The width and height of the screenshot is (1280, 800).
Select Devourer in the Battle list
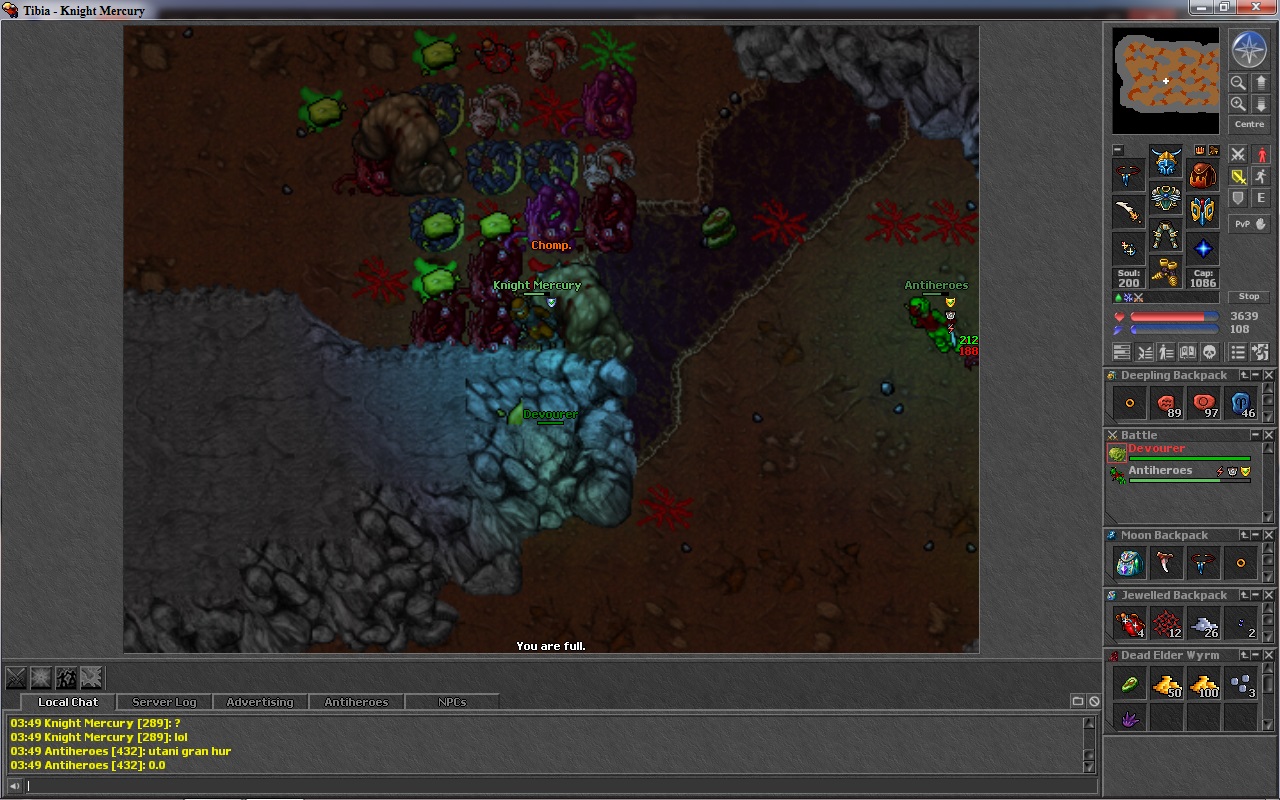coord(1156,449)
